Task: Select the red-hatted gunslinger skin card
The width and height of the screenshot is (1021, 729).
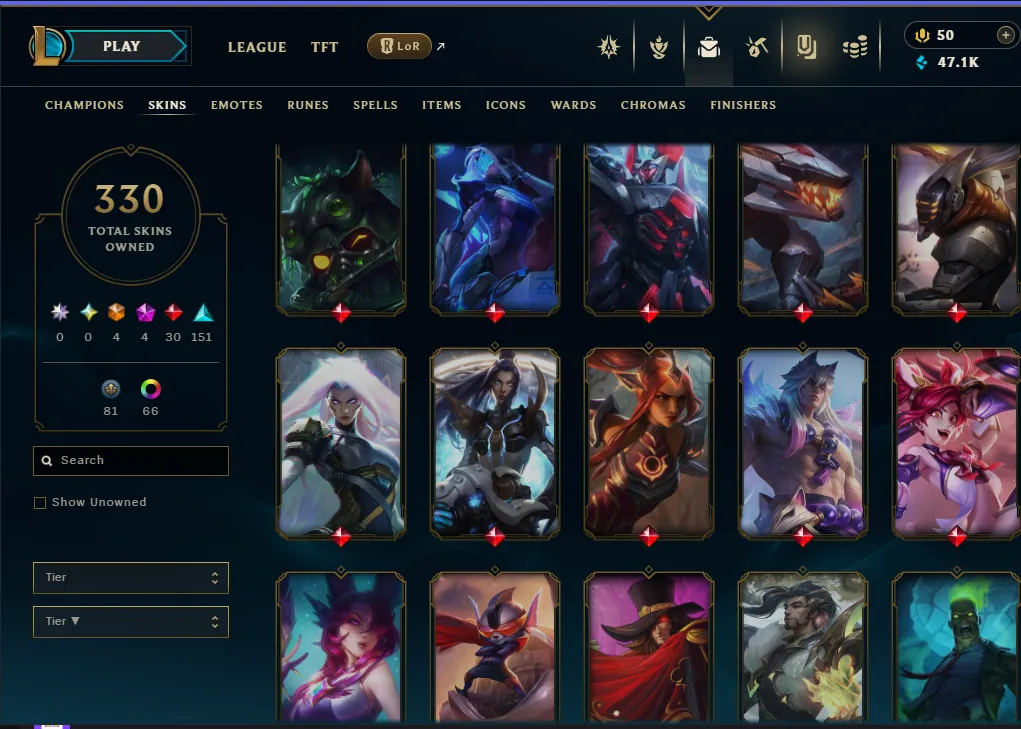Action: click(648, 647)
